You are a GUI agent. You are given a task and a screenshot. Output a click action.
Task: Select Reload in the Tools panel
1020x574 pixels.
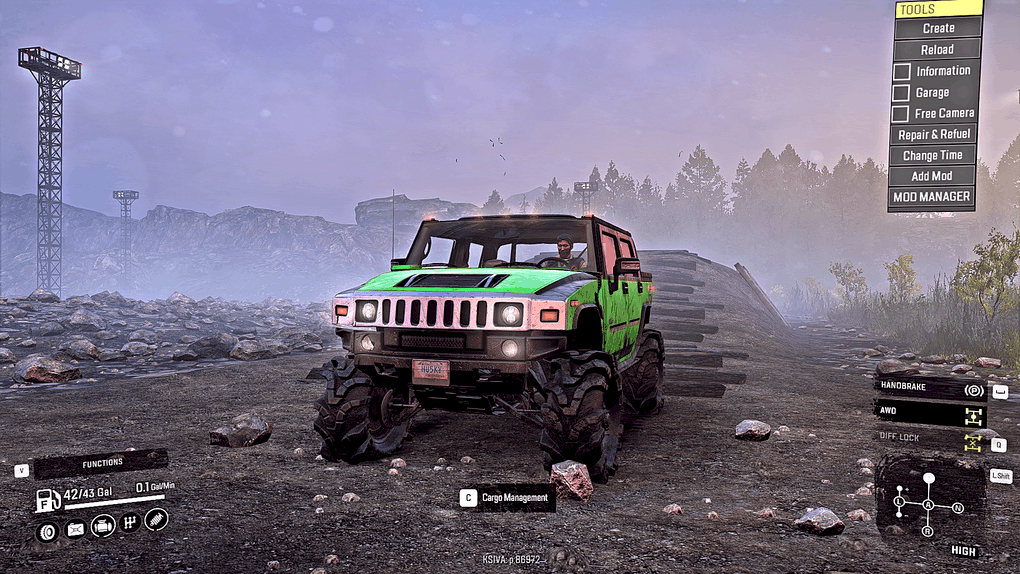tap(937, 49)
